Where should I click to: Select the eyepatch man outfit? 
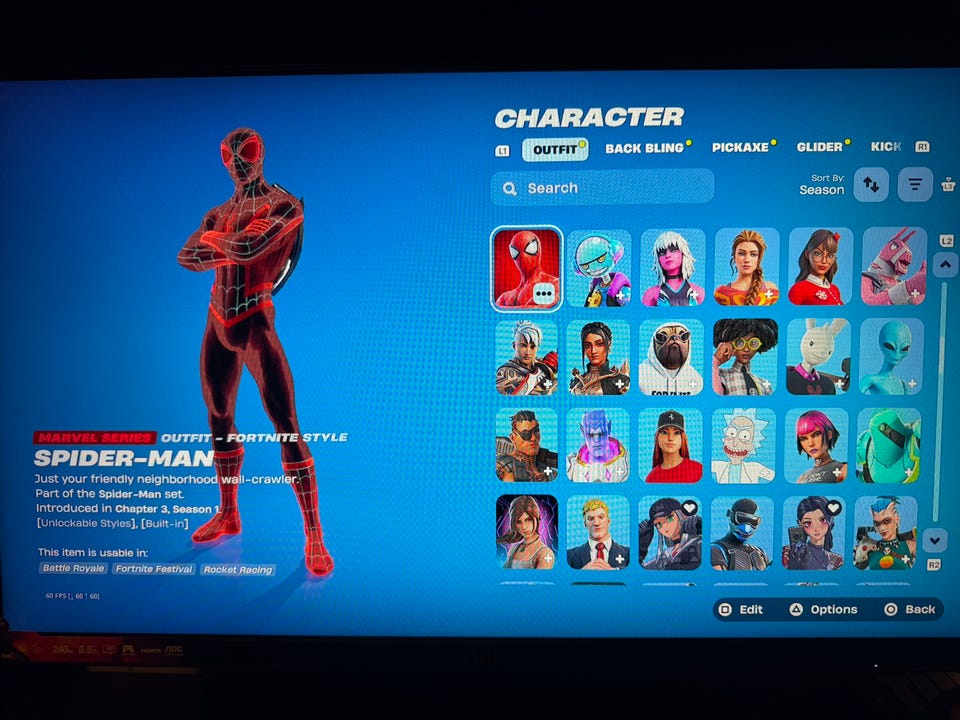coord(526,446)
